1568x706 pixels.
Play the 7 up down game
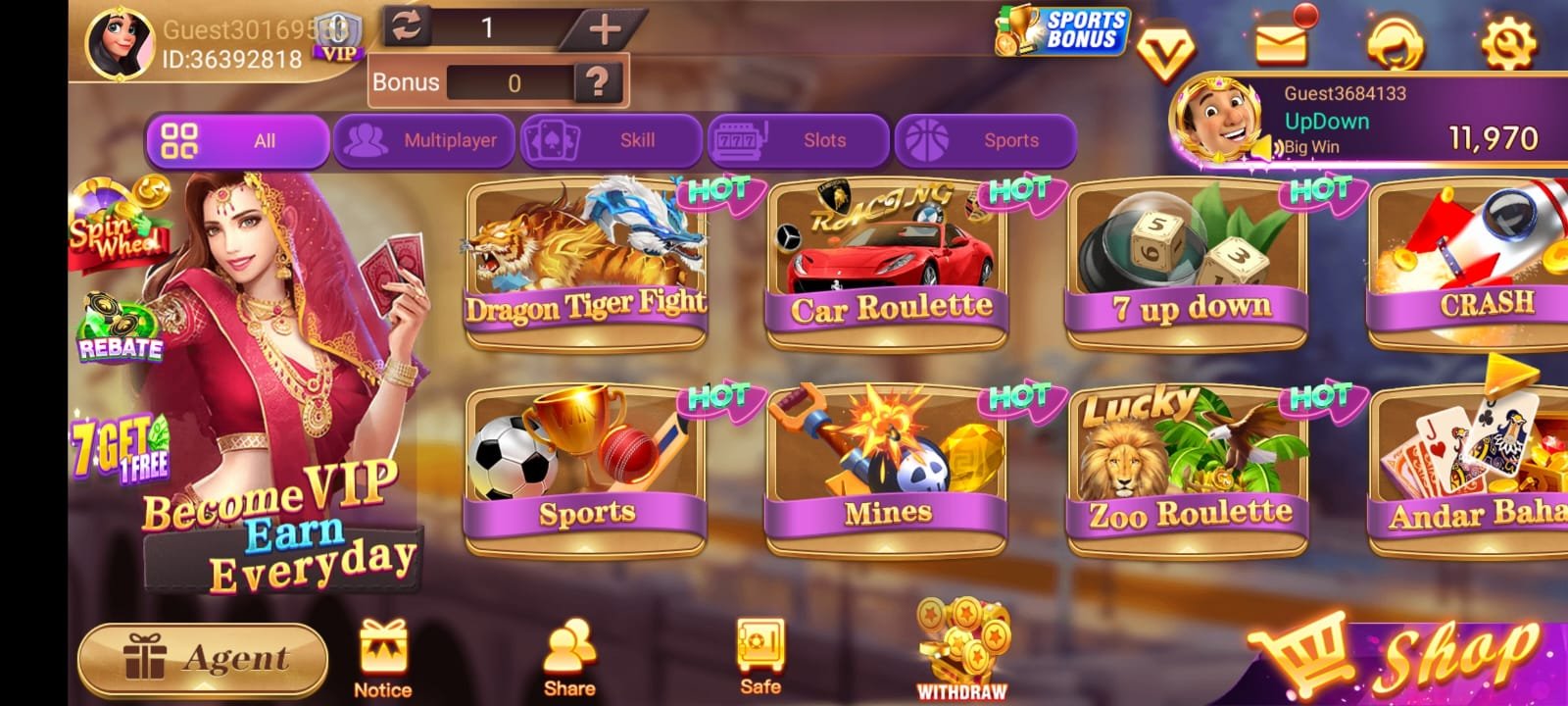click(x=1188, y=265)
